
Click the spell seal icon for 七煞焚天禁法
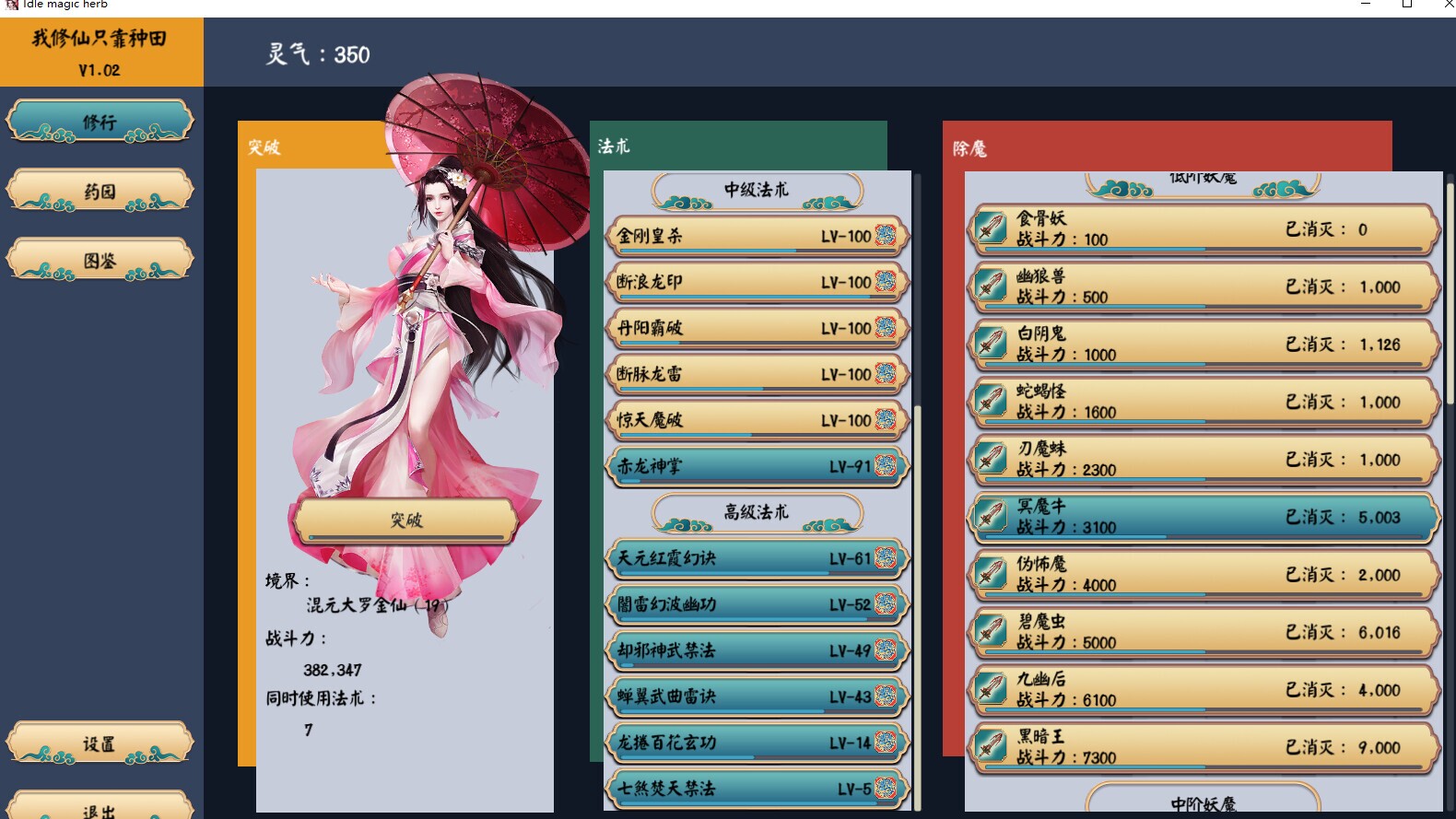(886, 789)
